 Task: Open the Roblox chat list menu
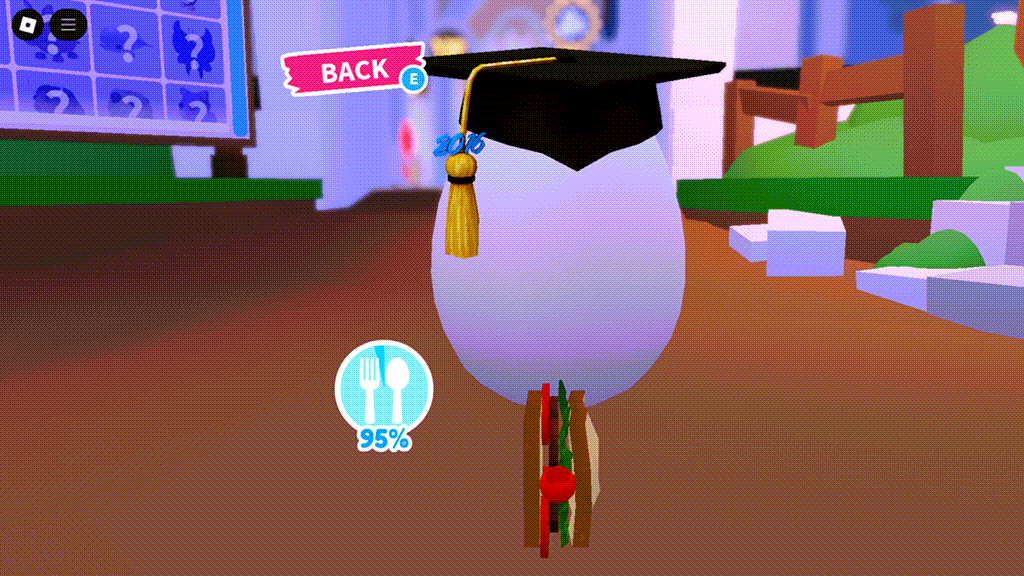[68, 25]
